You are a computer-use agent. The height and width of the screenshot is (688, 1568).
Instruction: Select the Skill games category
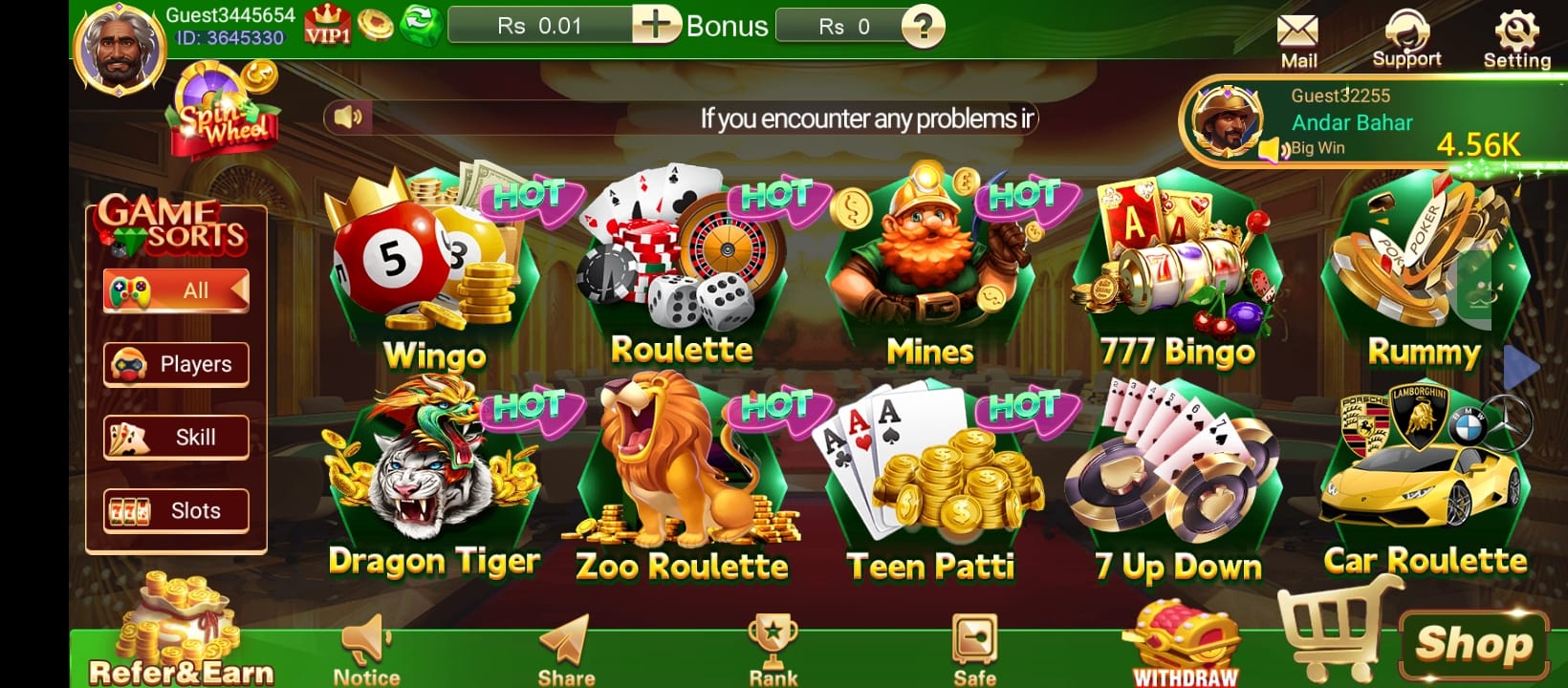[175, 437]
